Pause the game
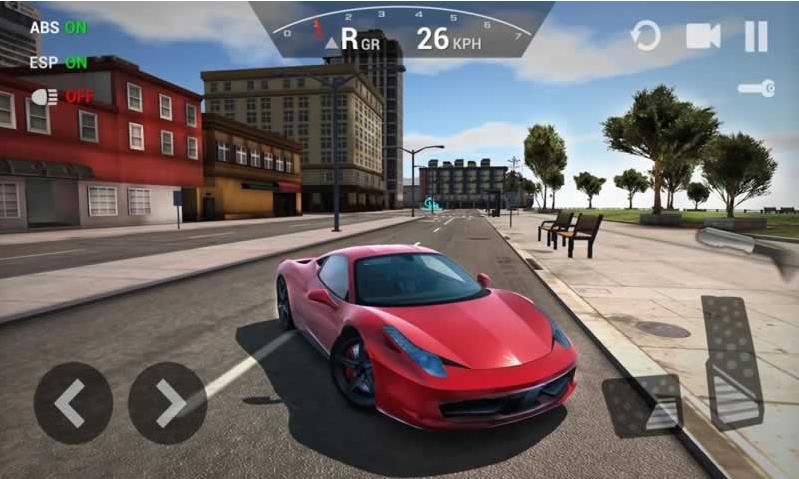The width and height of the screenshot is (799, 479). [757, 37]
